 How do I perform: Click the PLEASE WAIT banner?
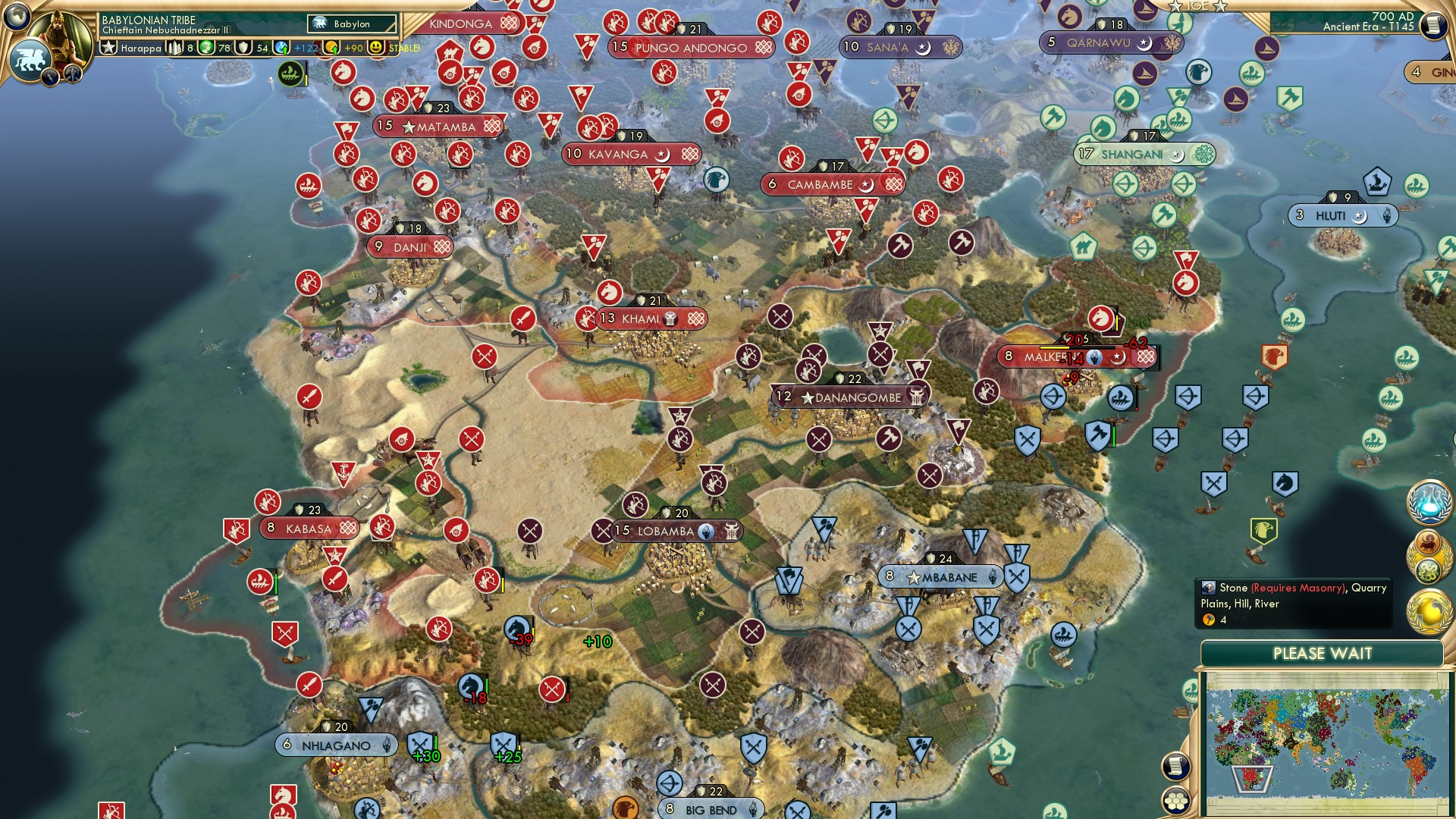(x=1323, y=653)
